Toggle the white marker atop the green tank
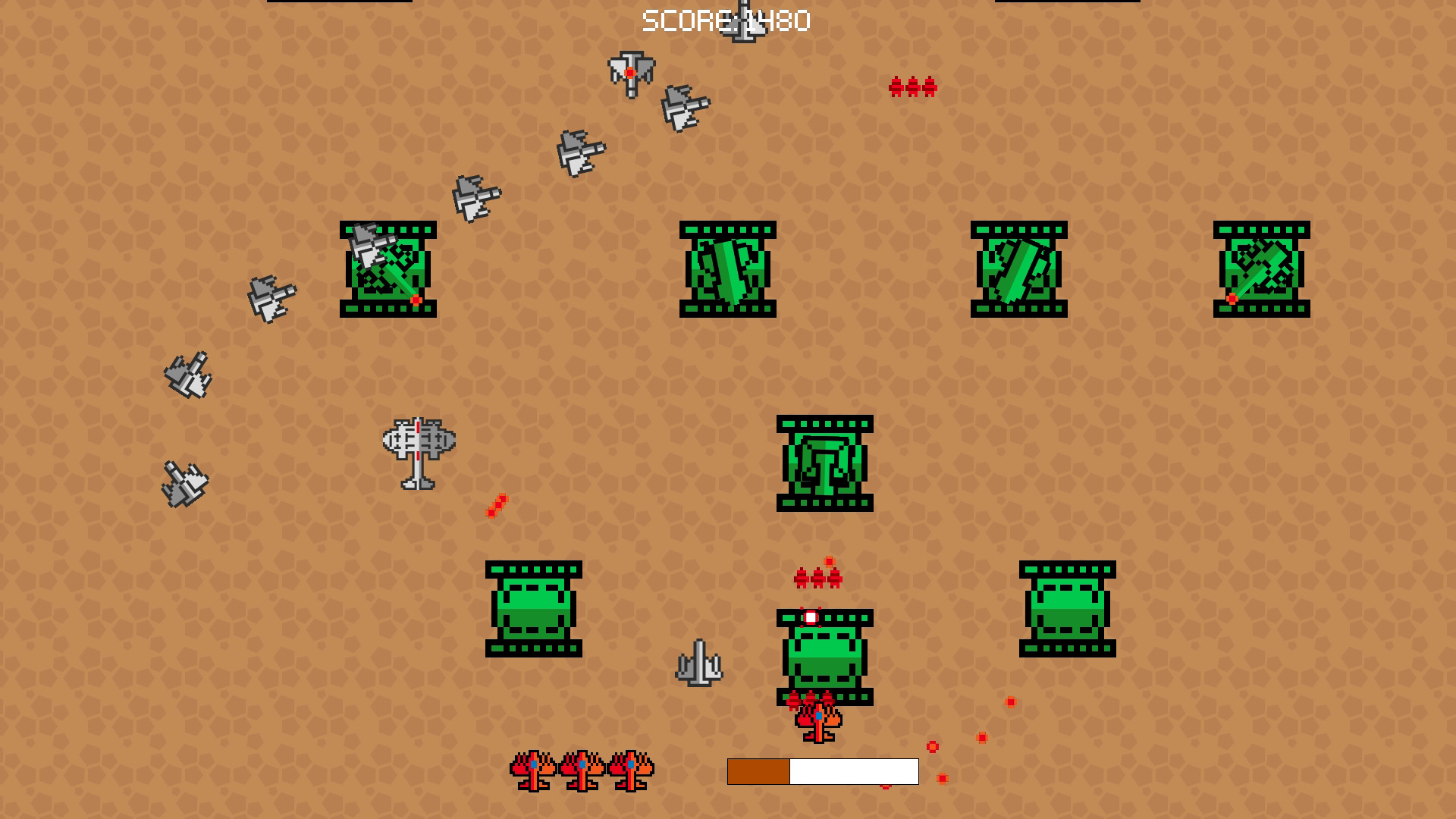 (x=813, y=617)
